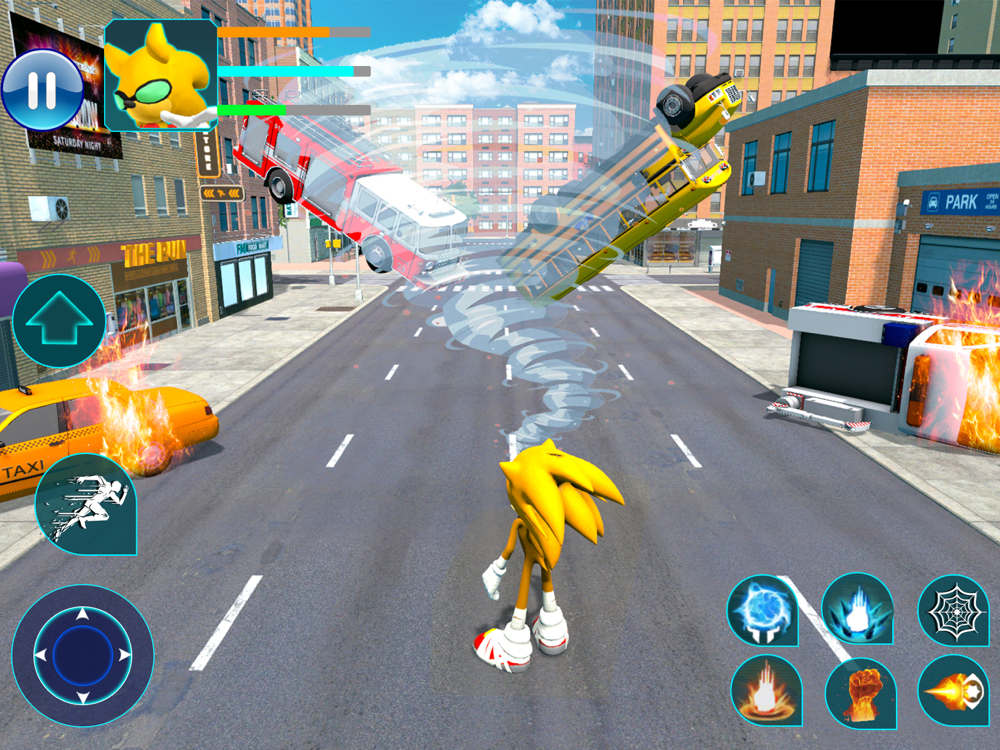The height and width of the screenshot is (750, 1000).
Task: Use the blue energy orb ability
Action: point(763,610)
